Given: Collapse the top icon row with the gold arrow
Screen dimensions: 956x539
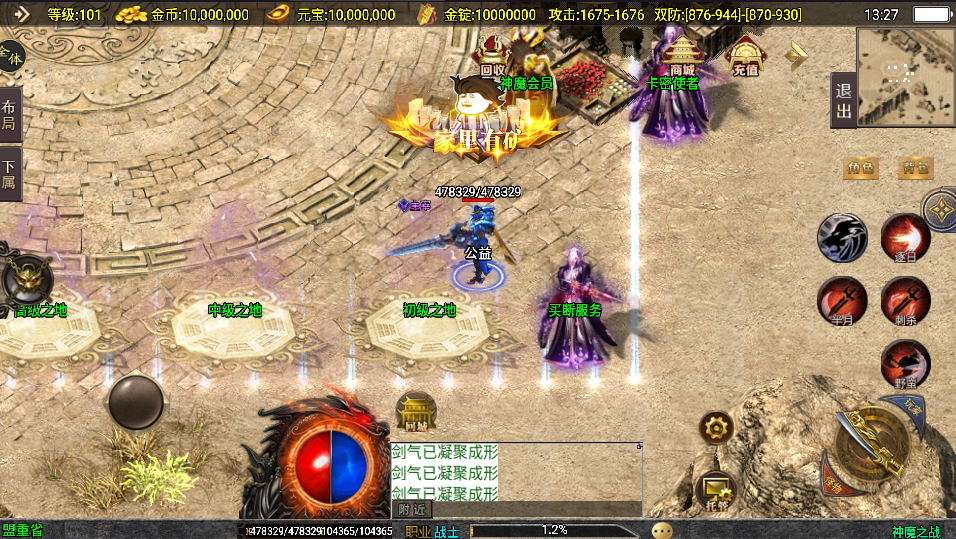Looking at the screenshot, I should 796,56.
